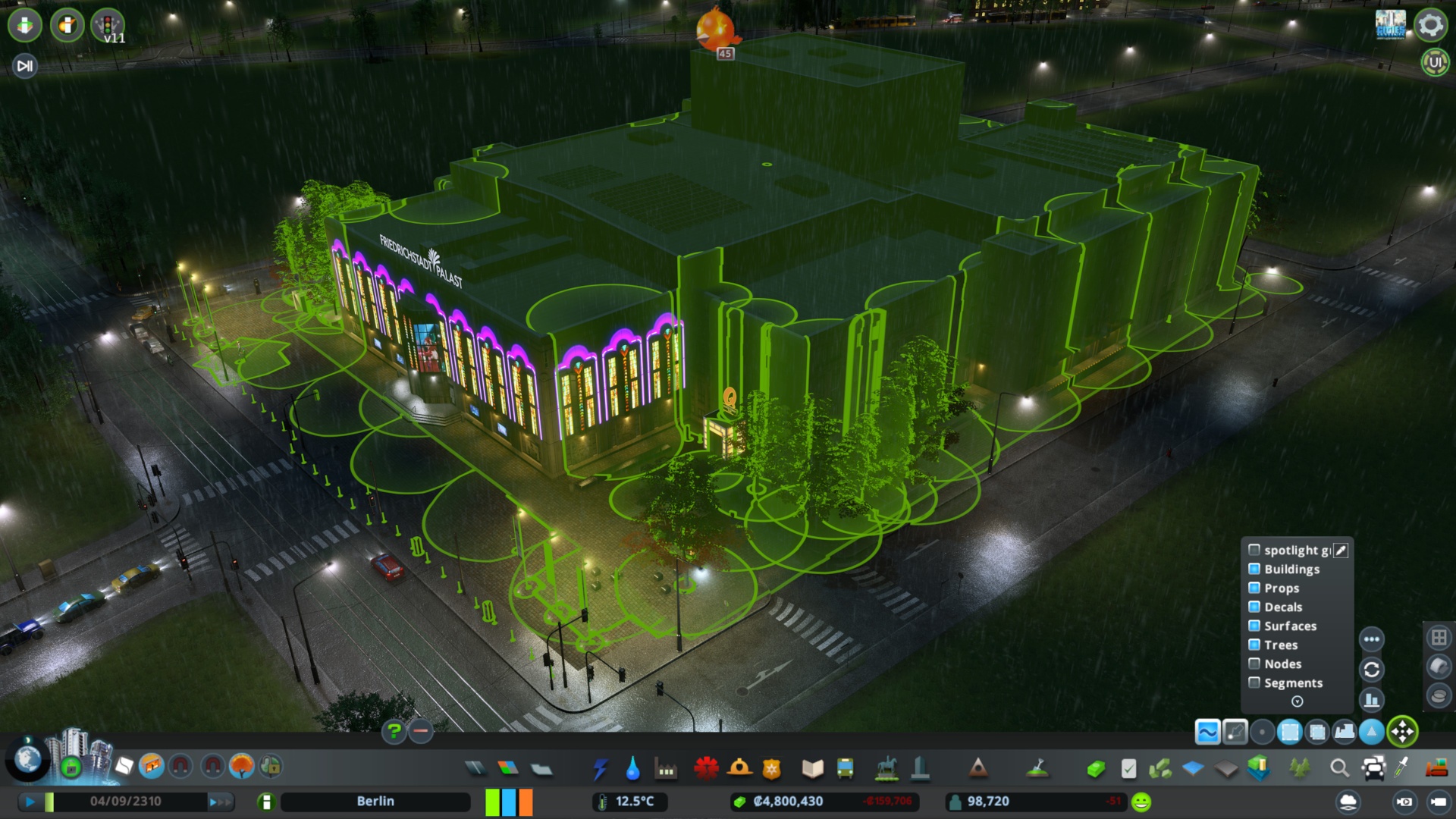
Task: Open the electricity menu with lightning bolt icon
Action: 600,768
